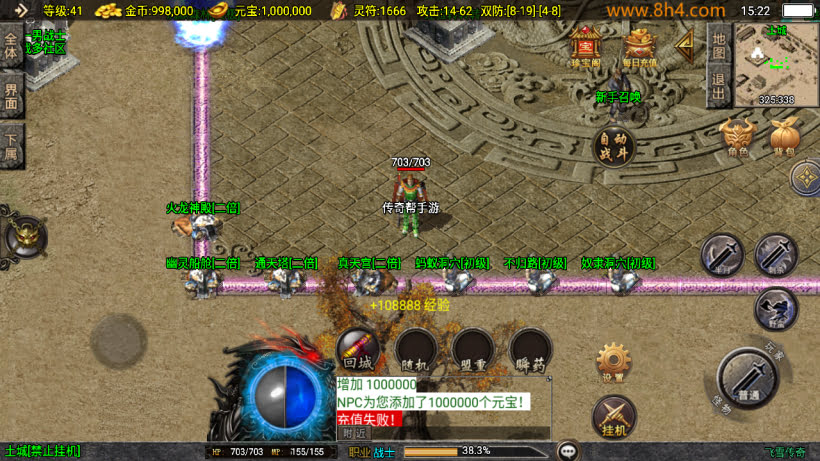This screenshot has width=820, height=461.
Task: Open the 珍宝阁 treasure shop
Action: [x=585, y=46]
